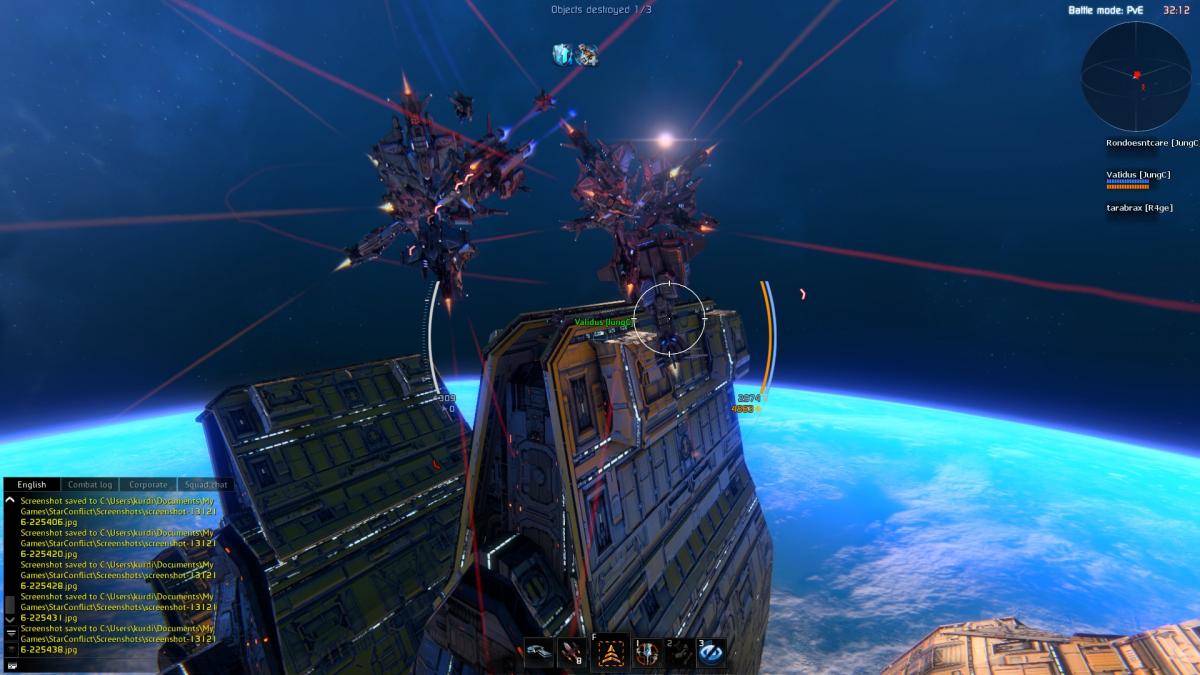Jump to the bottom of chat
This screenshot has height=675, width=1200.
11,633
